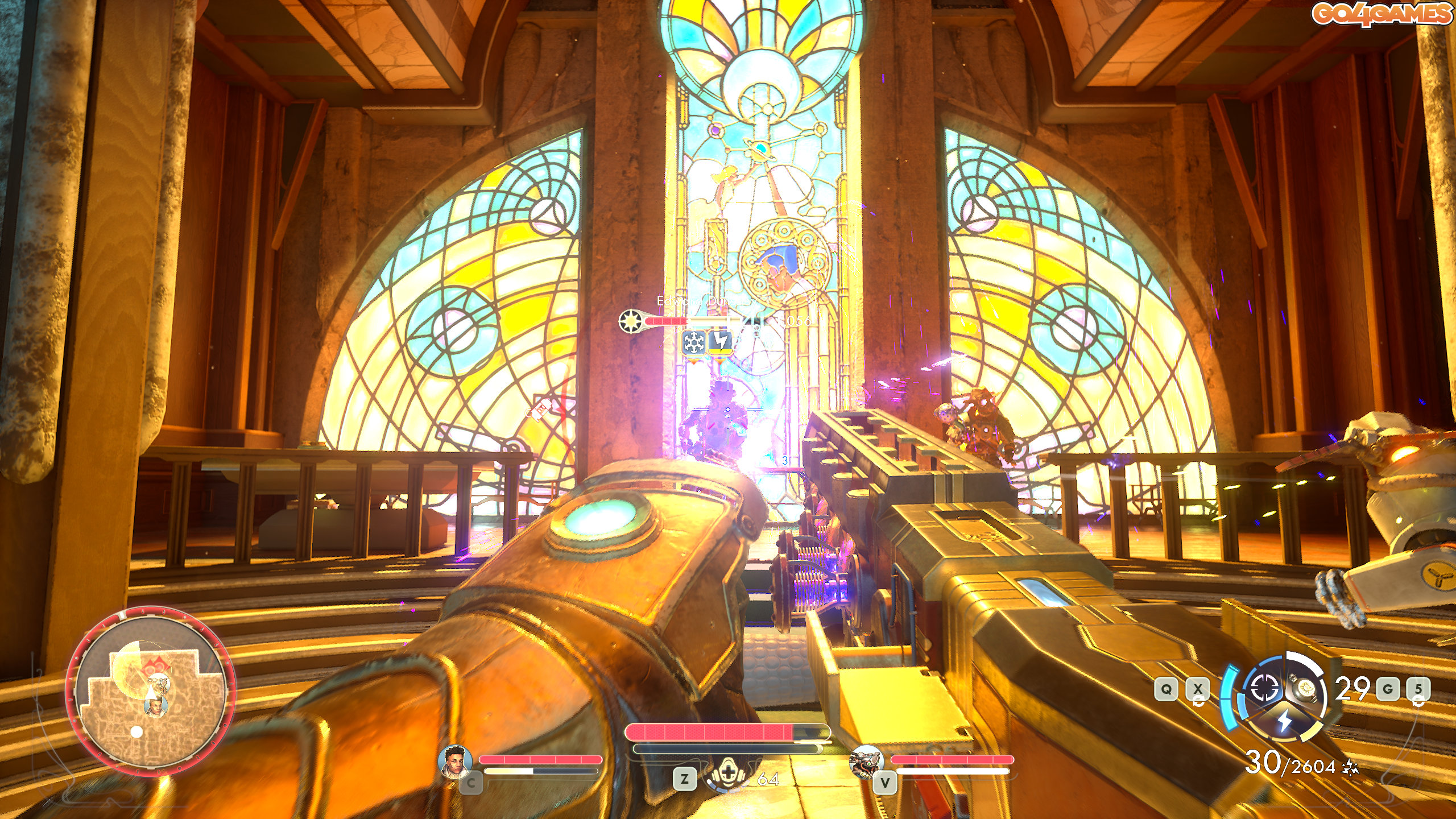Select the crosshair gadget wheel segment
Screen dimensions: 1456x819
click(1264, 689)
